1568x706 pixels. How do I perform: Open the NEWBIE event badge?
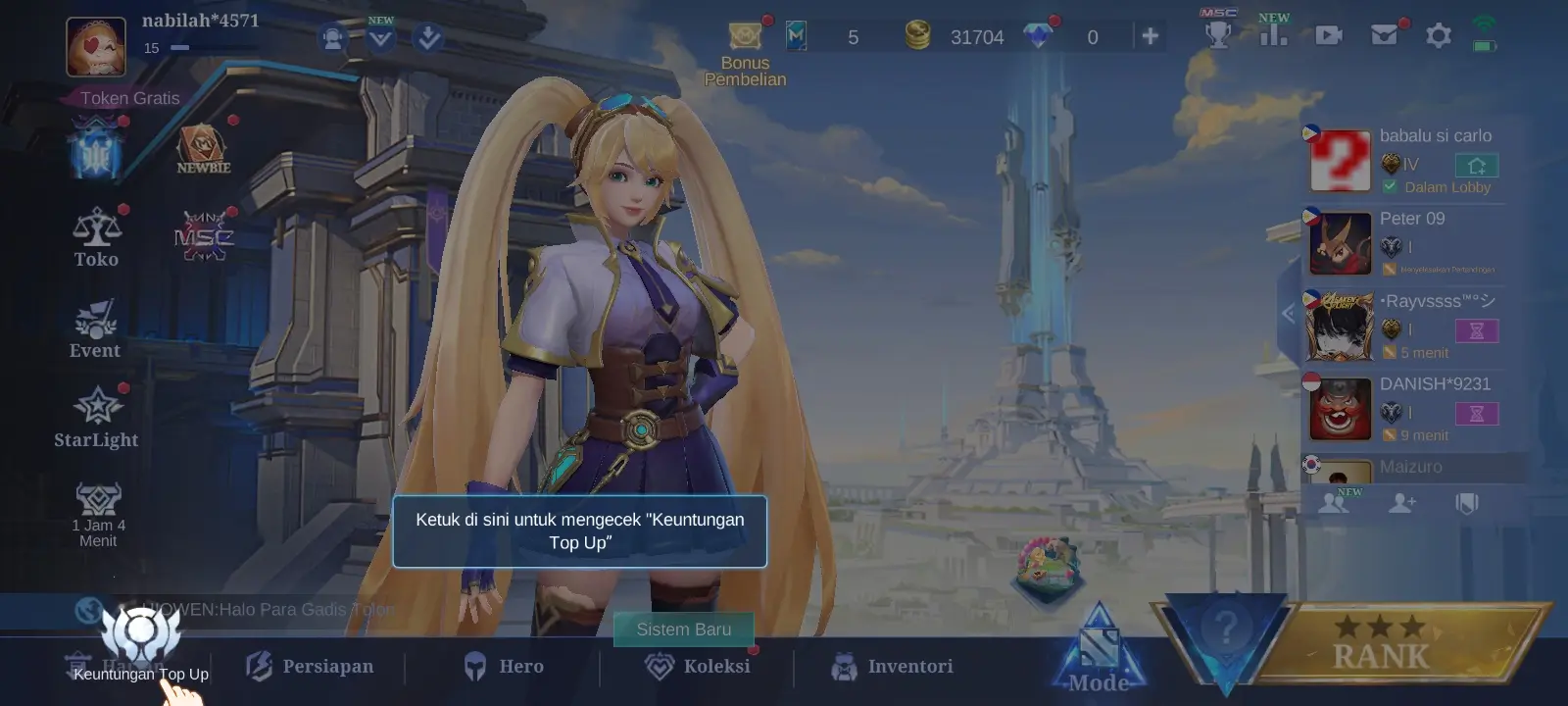pyautogui.click(x=203, y=149)
